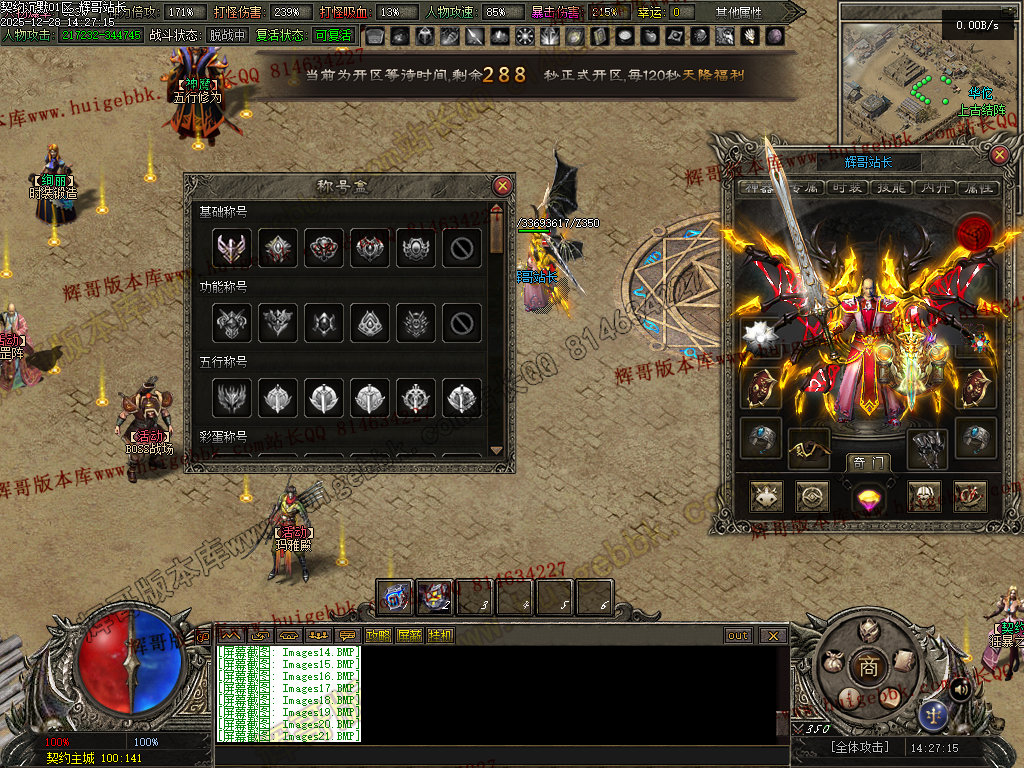Activate the 挂机 auto-play button
This screenshot has width=1024, height=768.
point(440,635)
